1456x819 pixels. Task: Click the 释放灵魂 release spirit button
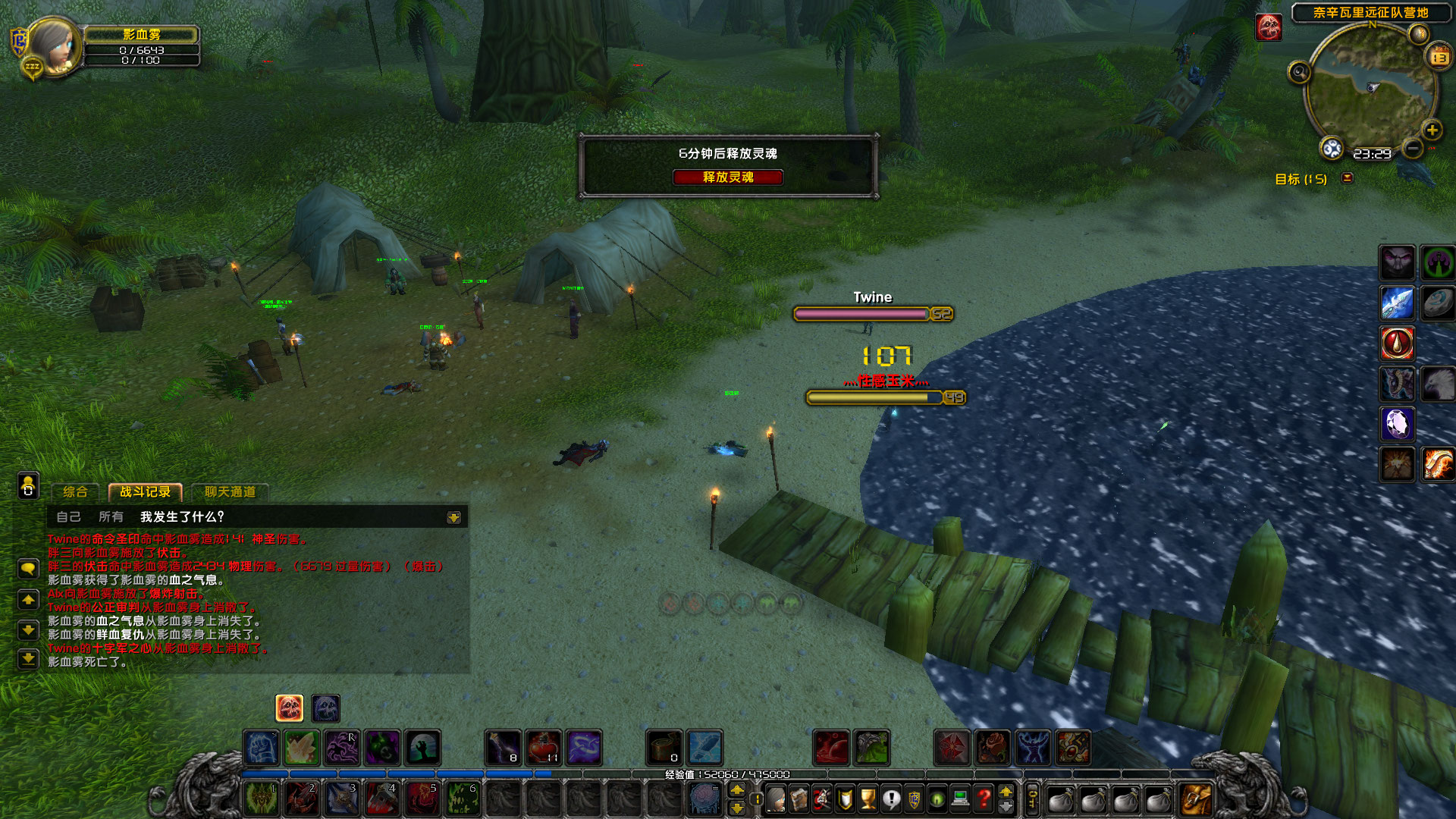729,177
